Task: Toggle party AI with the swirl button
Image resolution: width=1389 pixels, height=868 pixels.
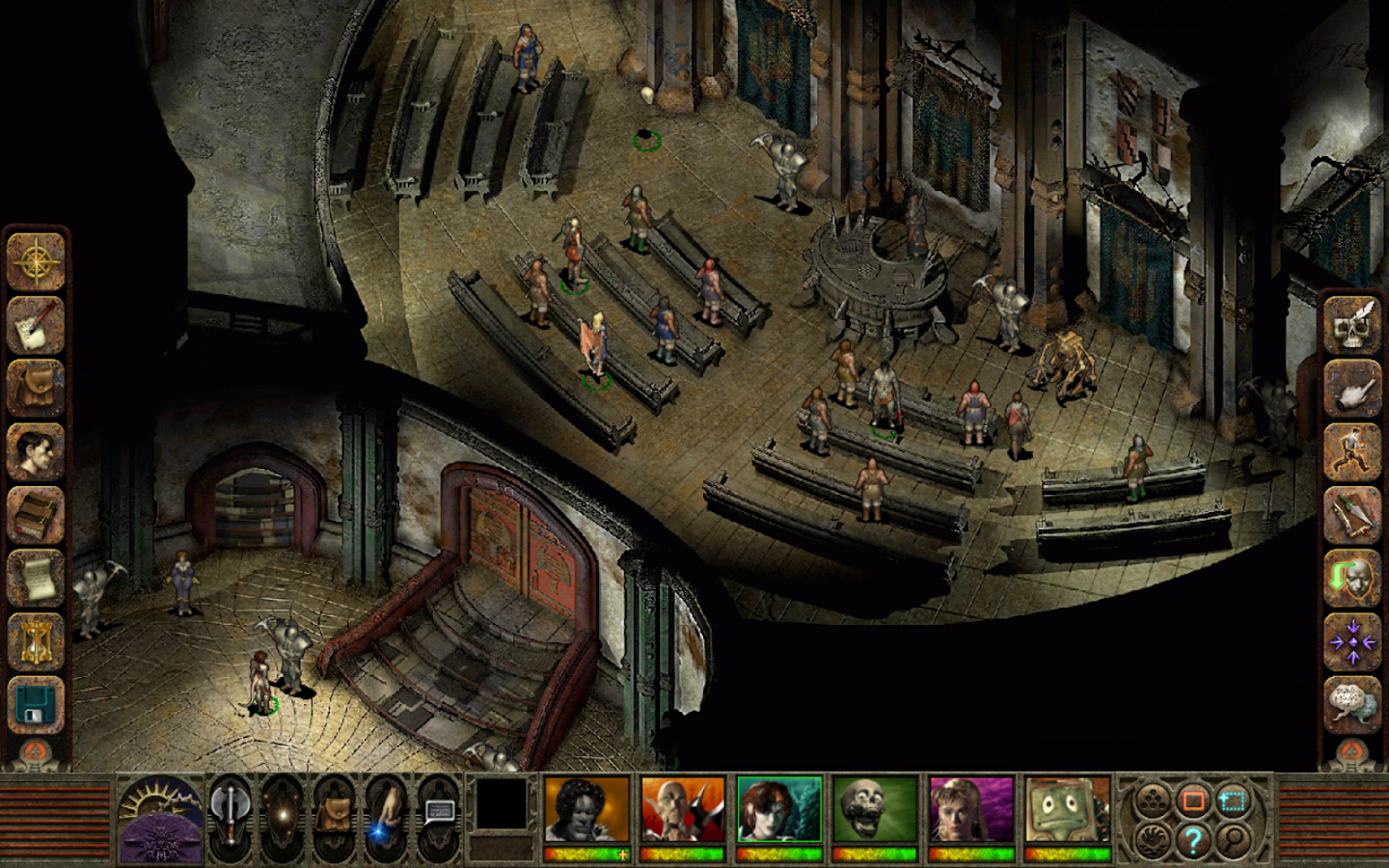Action: tap(1155, 838)
